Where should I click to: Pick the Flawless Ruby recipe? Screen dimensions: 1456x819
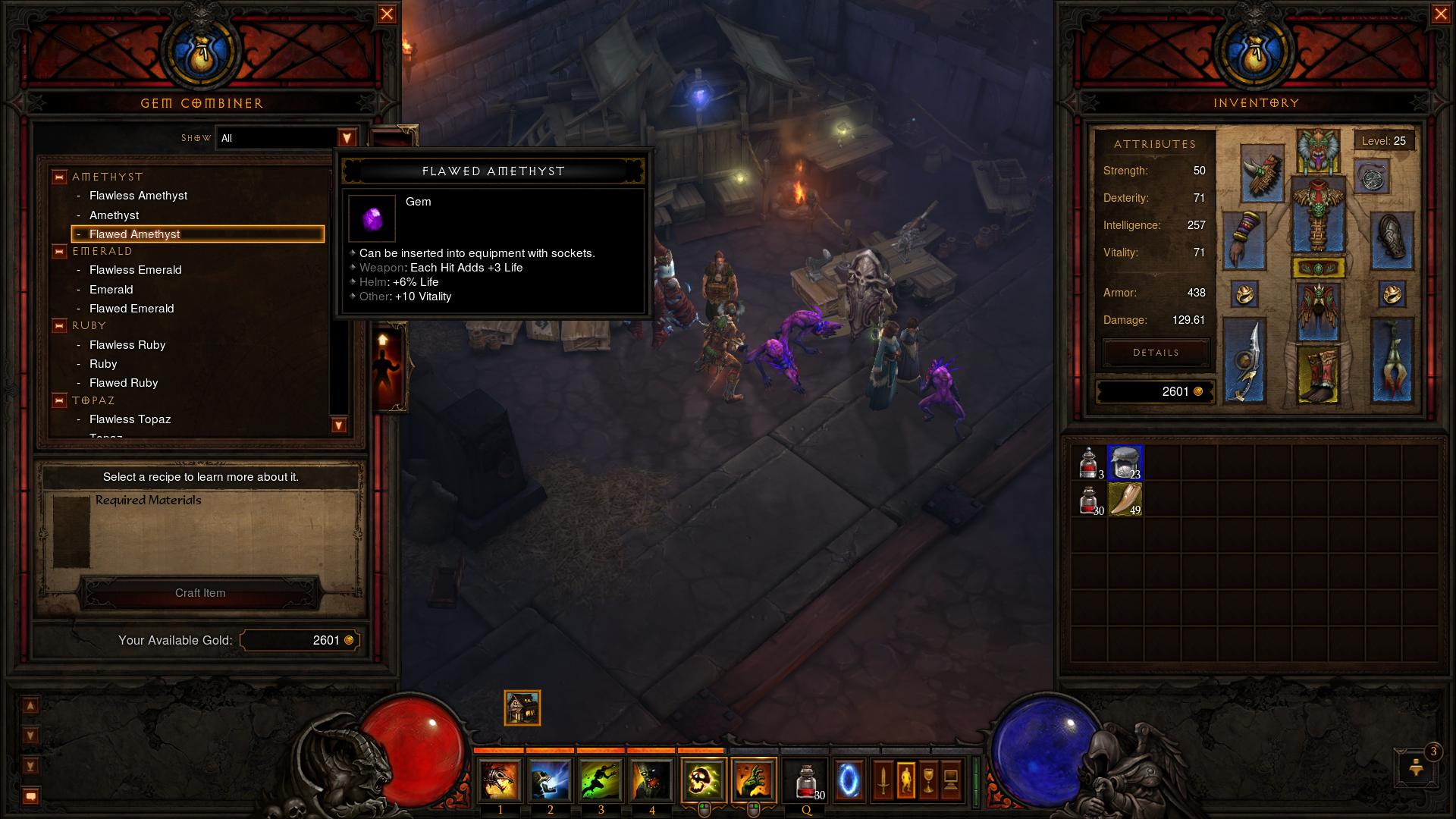pyautogui.click(x=127, y=345)
